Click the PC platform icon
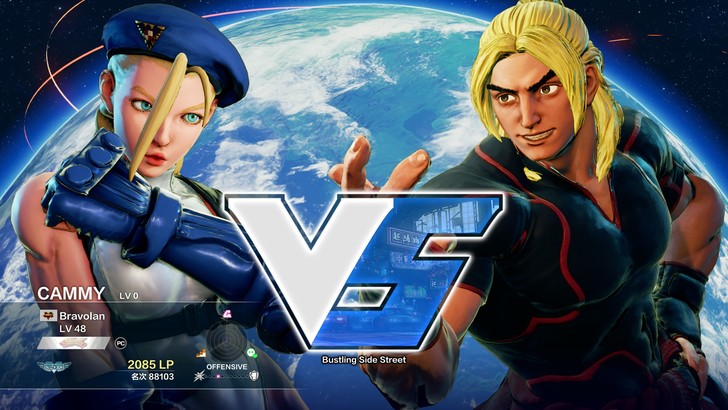The width and height of the screenshot is (728, 410). click(x=121, y=342)
